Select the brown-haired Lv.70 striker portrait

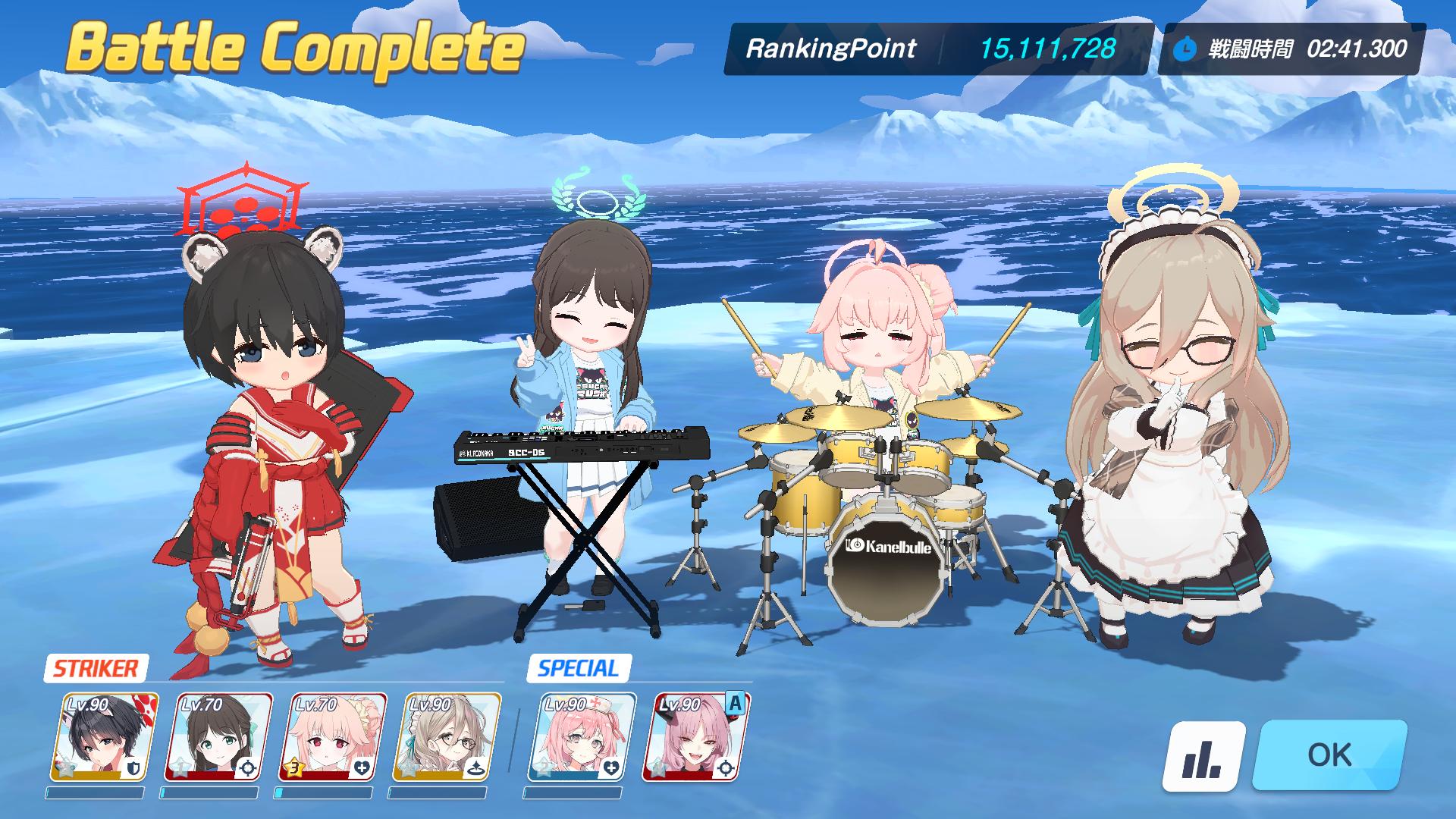point(218,737)
